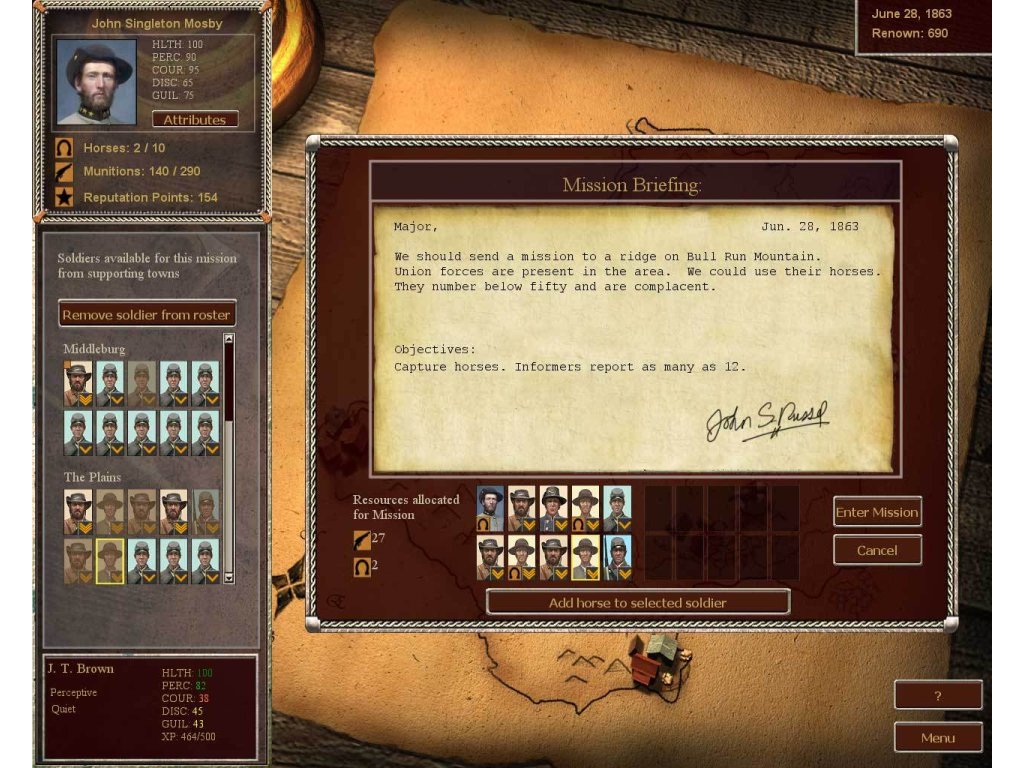Image resolution: width=1024 pixels, height=768 pixels.
Task: Open the game Menu
Action: coord(937,738)
